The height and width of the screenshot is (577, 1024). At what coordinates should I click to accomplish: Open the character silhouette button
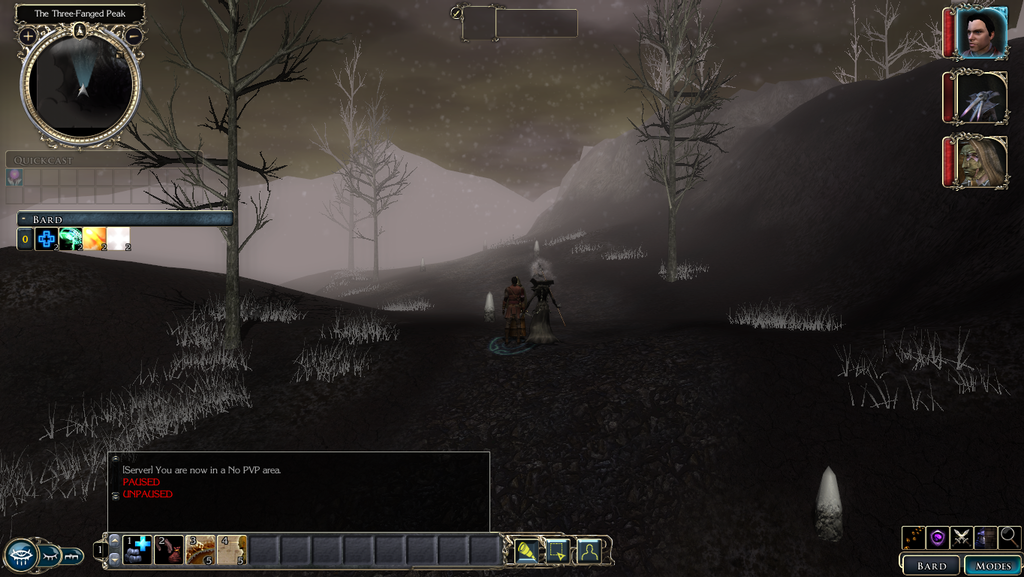588,550
